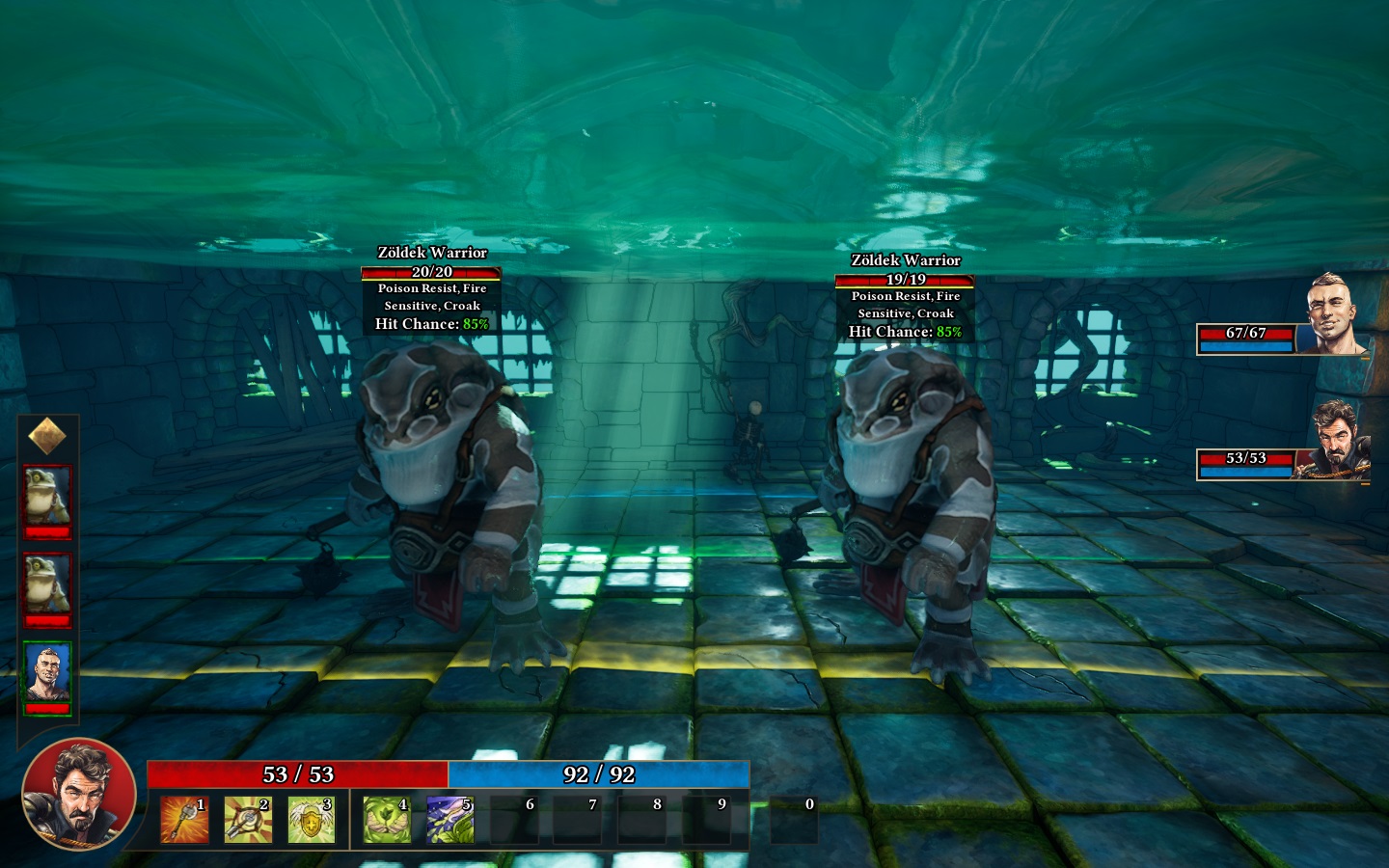Click the gold diamond above the turn order
This screenshot has height=868, width=1389.
[x=47, y=437]
